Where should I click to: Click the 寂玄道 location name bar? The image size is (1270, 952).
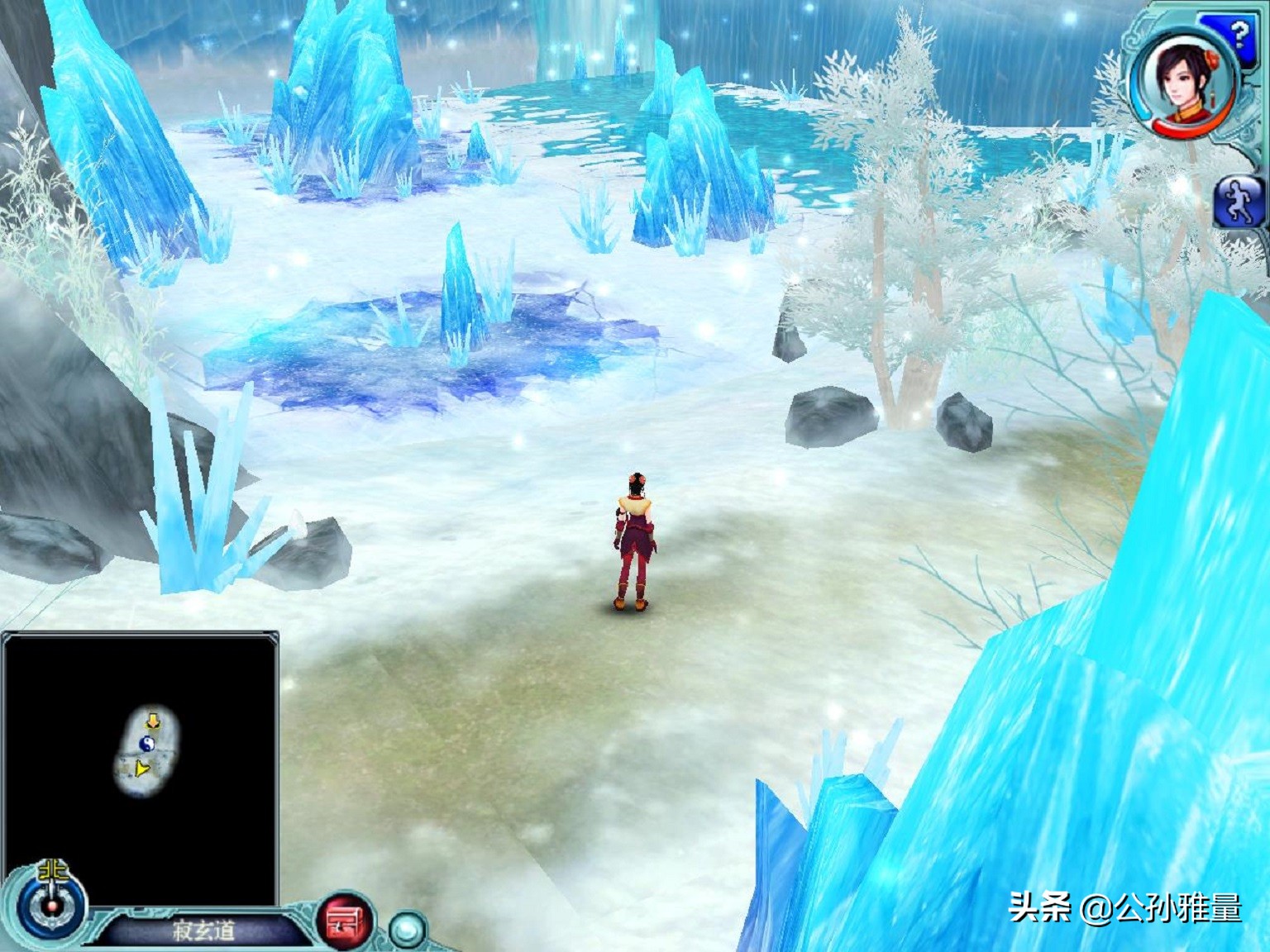203,931
